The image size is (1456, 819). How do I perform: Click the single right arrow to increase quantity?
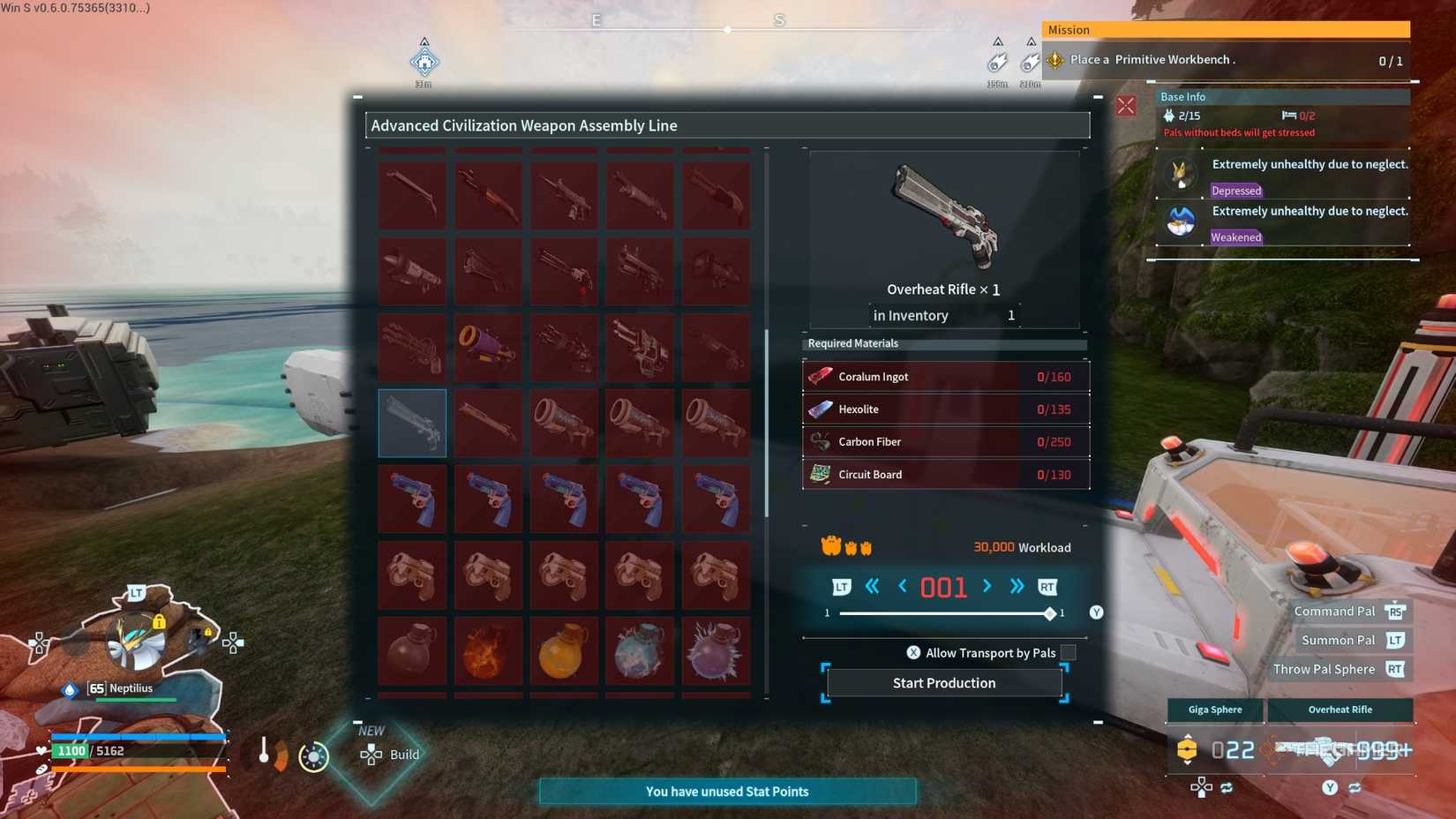pos(987,586)
